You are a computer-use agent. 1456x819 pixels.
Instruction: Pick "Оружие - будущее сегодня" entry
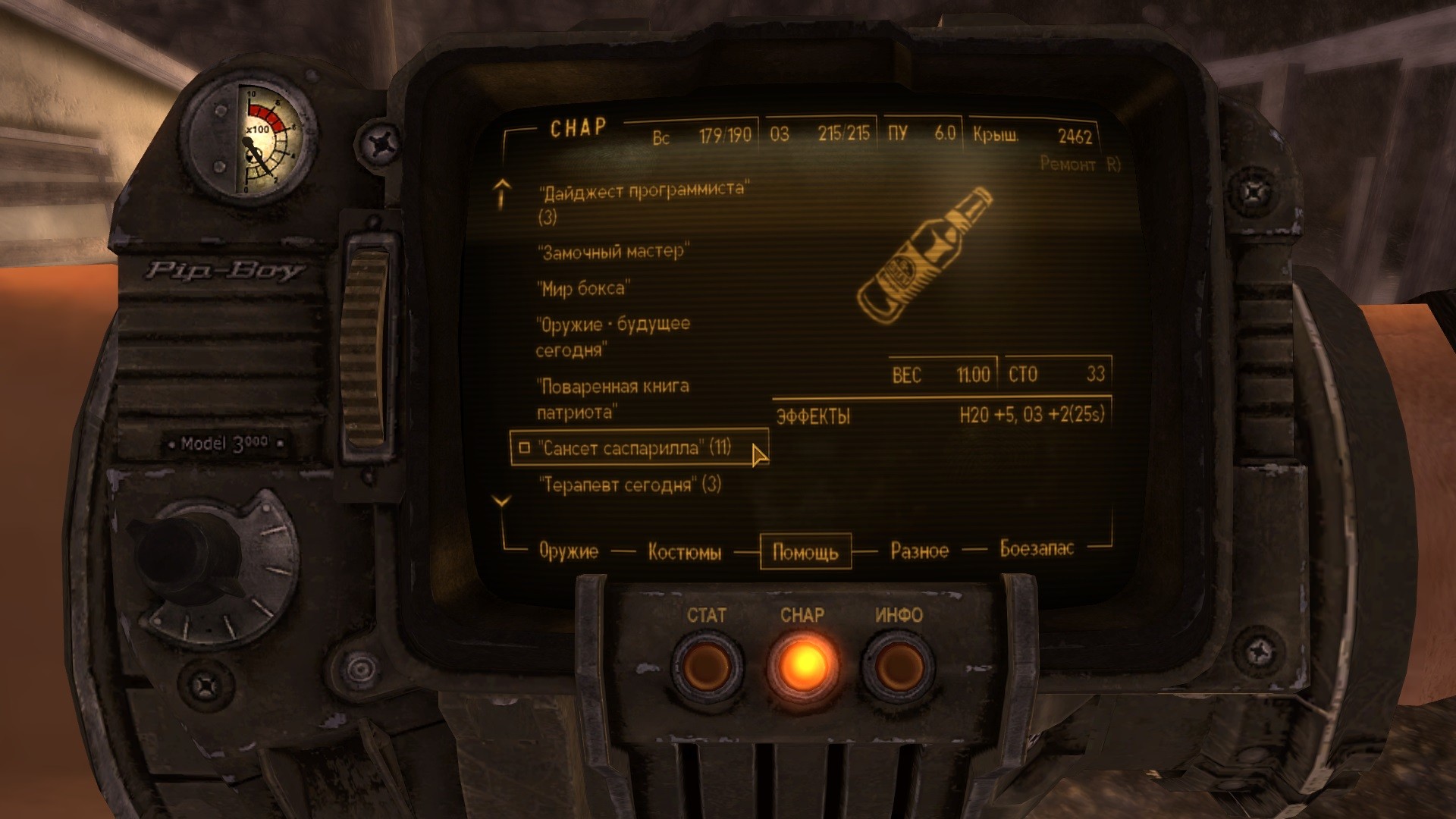point(612,326)
